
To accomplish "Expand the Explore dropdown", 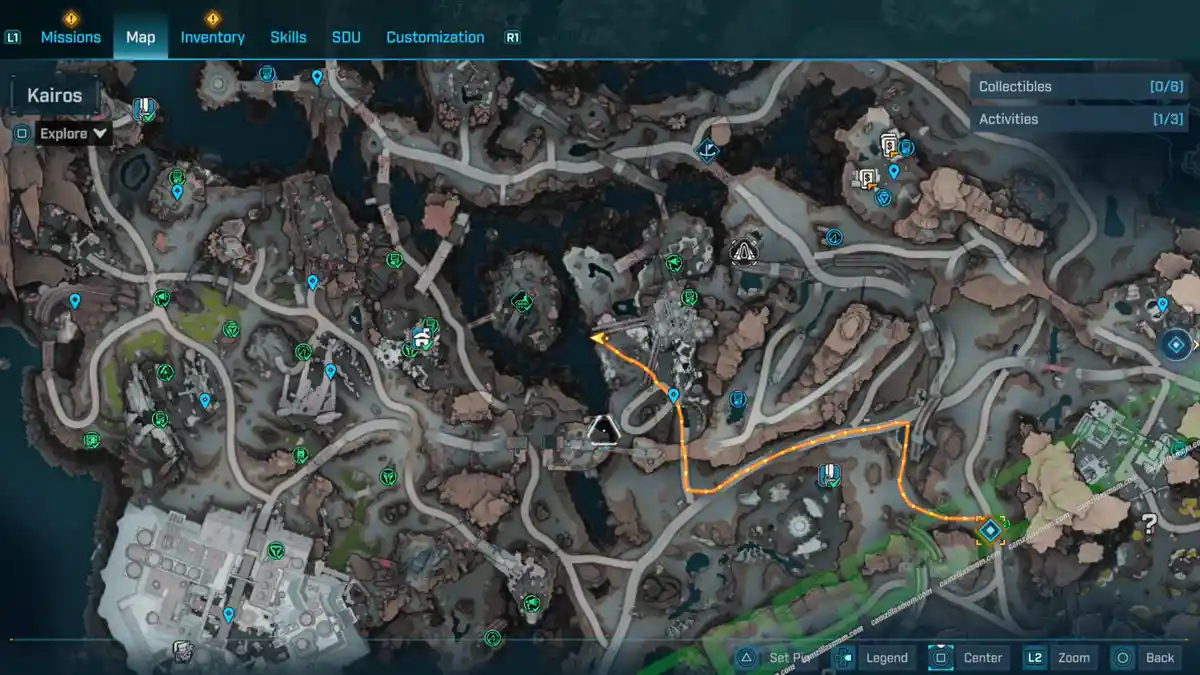I will coord(73,133).
